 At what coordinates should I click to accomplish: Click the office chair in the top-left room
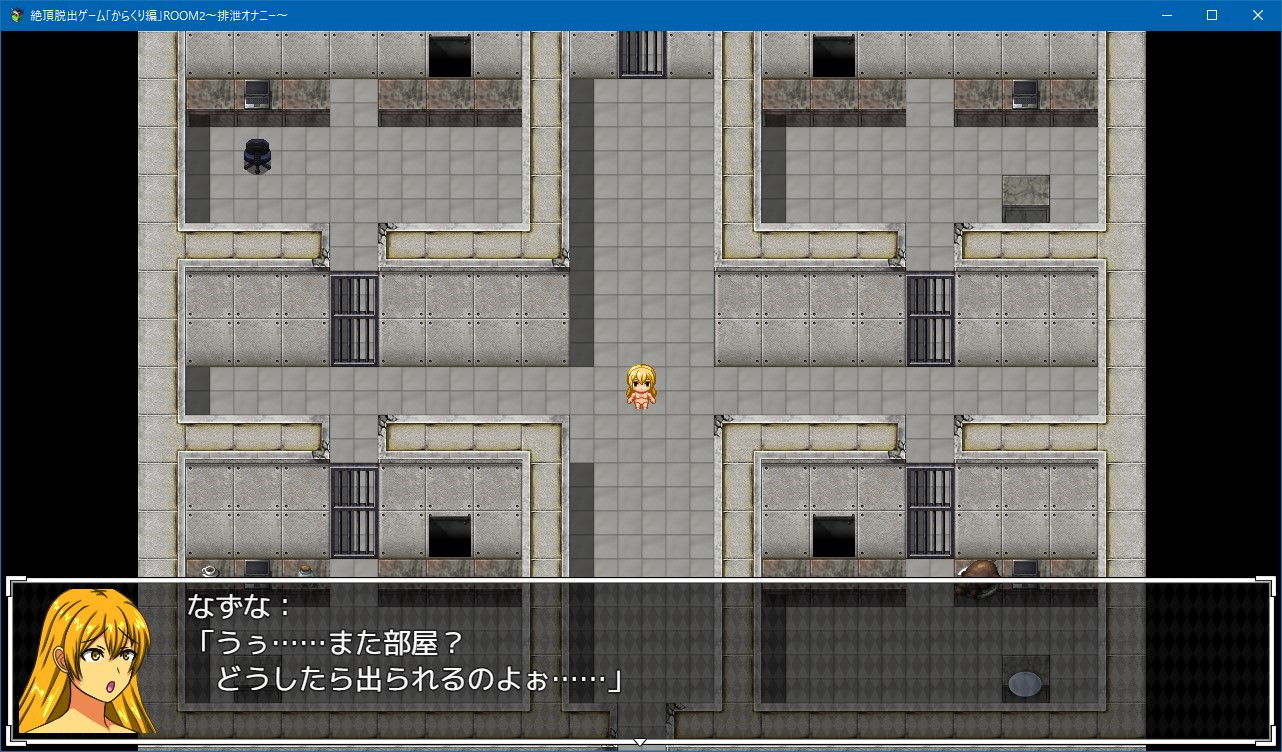[256, 155]
